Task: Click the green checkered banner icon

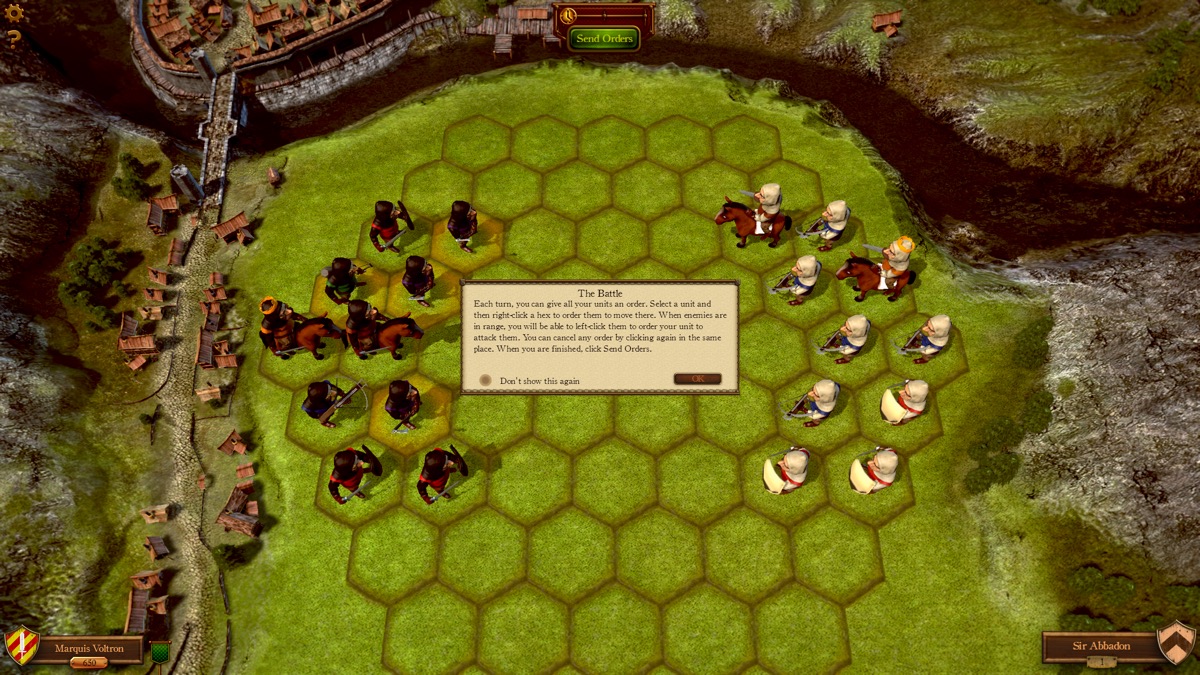Action: [x=159, y=652]
